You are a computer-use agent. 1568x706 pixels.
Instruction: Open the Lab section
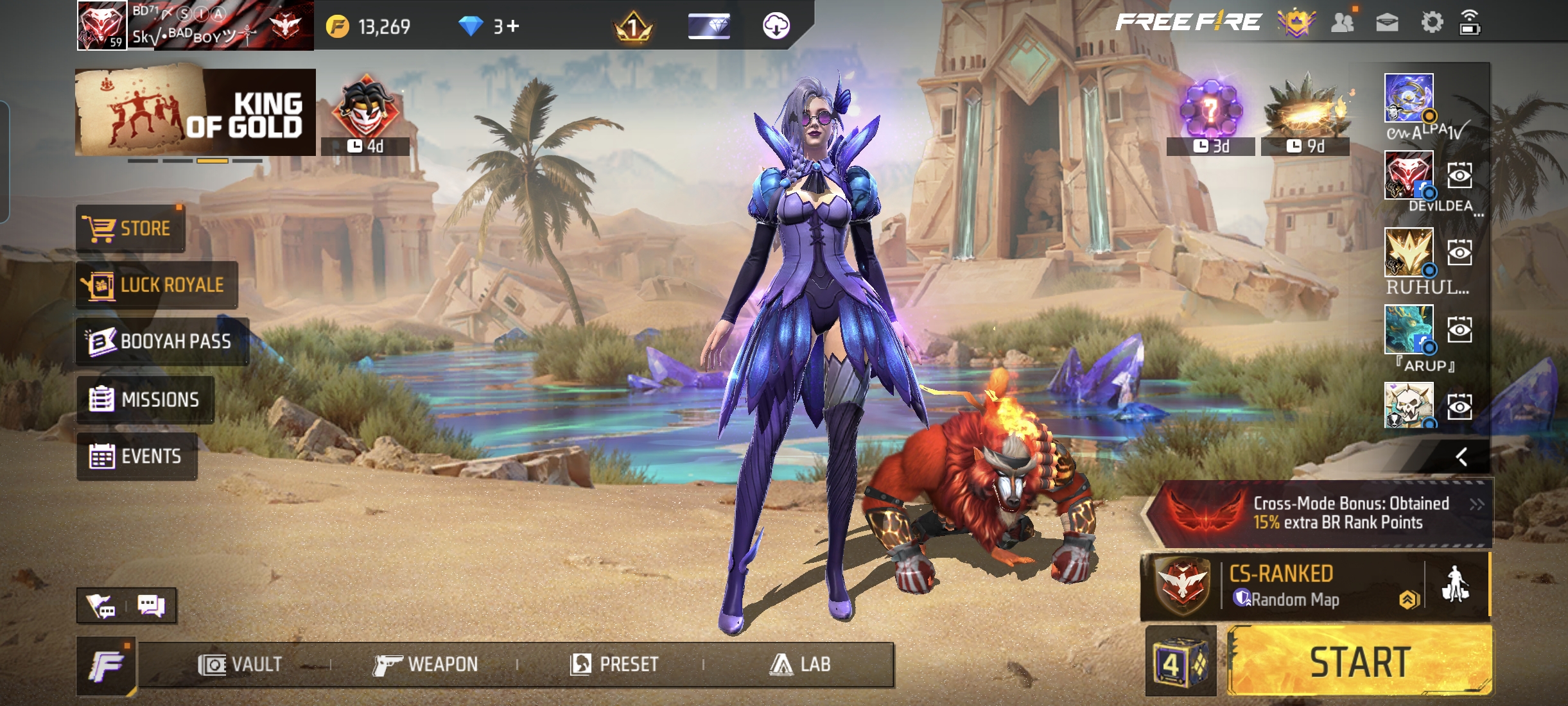coord(800,664)
